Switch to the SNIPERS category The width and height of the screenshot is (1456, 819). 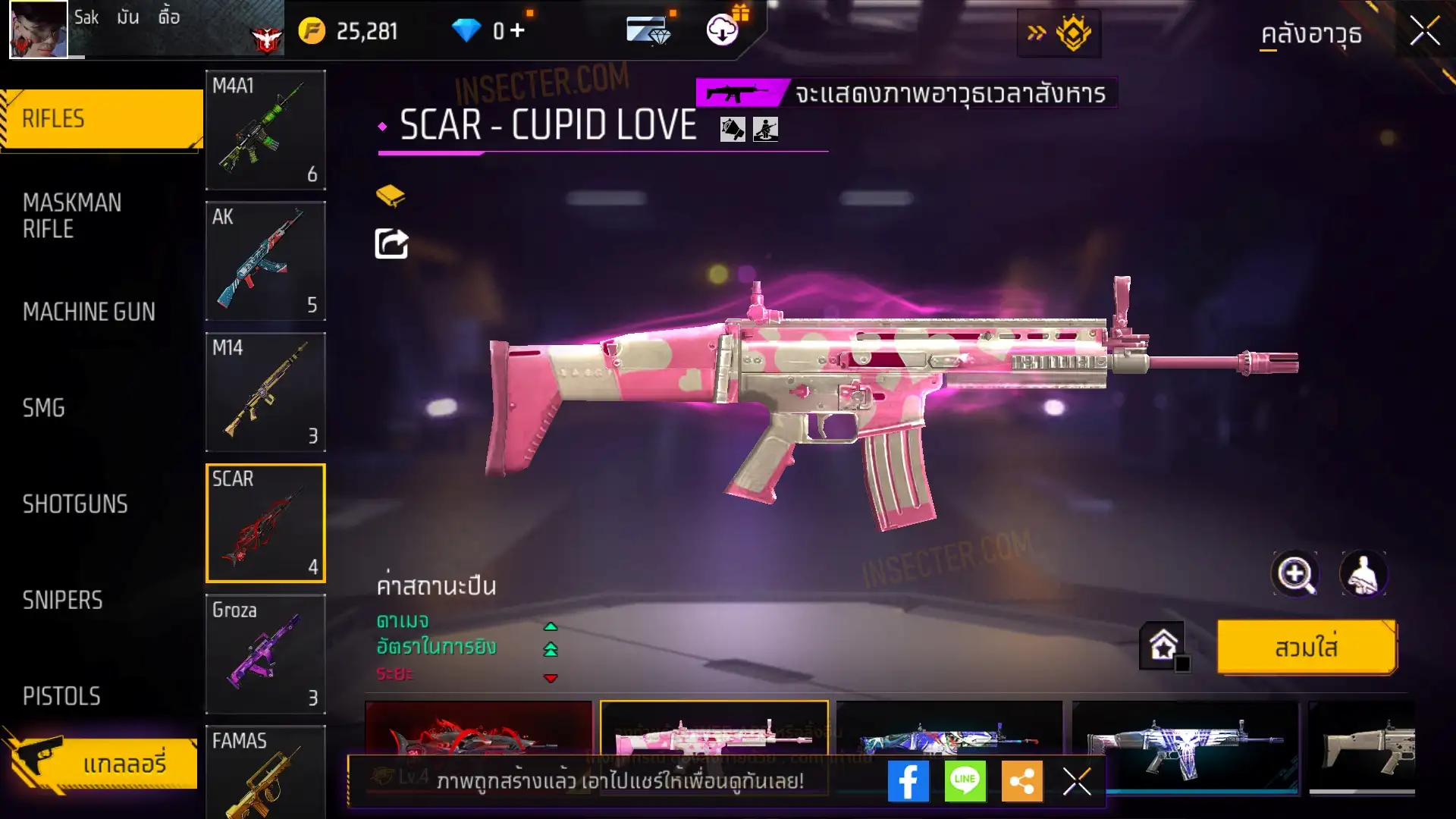coord(62,601)
